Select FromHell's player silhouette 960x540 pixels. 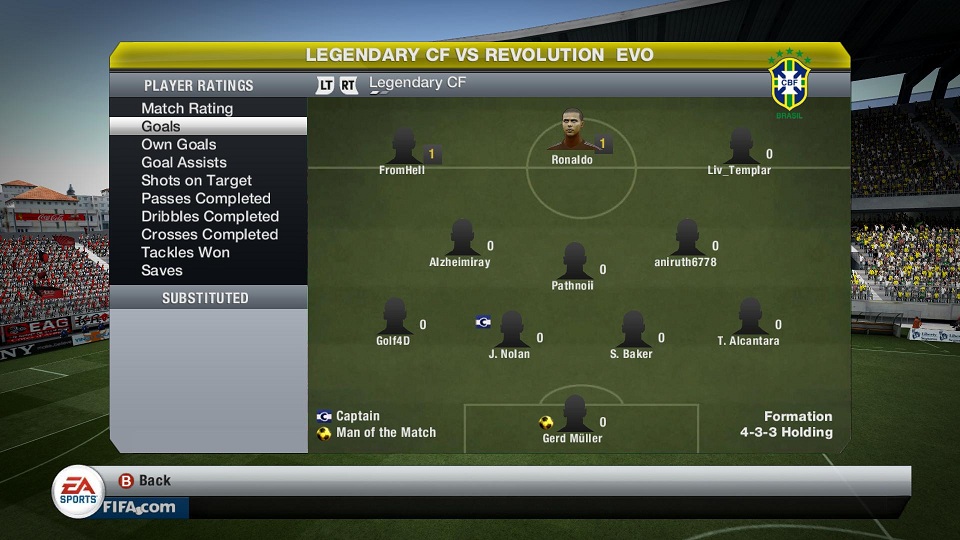click(x=404, y=146)
